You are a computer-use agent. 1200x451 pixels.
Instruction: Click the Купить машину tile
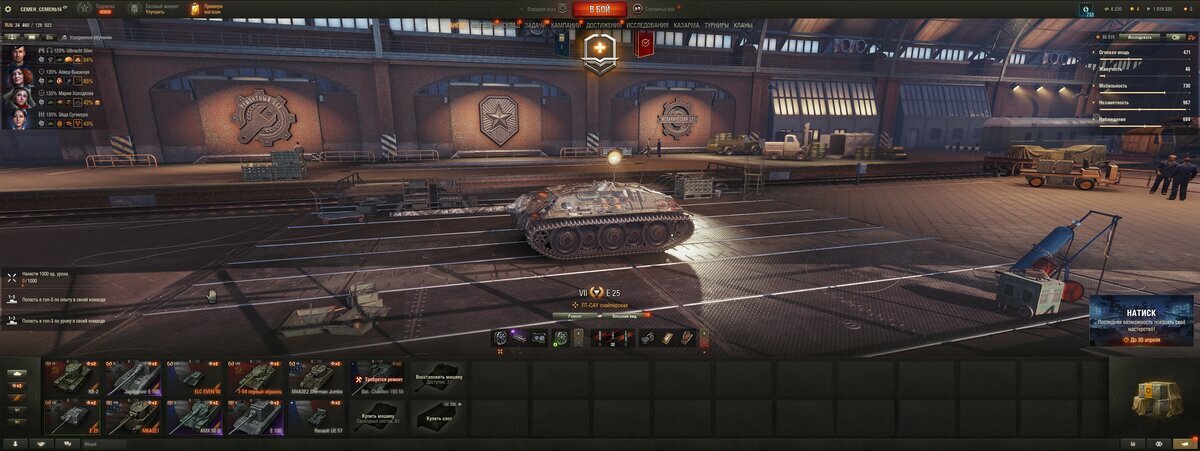378,415
